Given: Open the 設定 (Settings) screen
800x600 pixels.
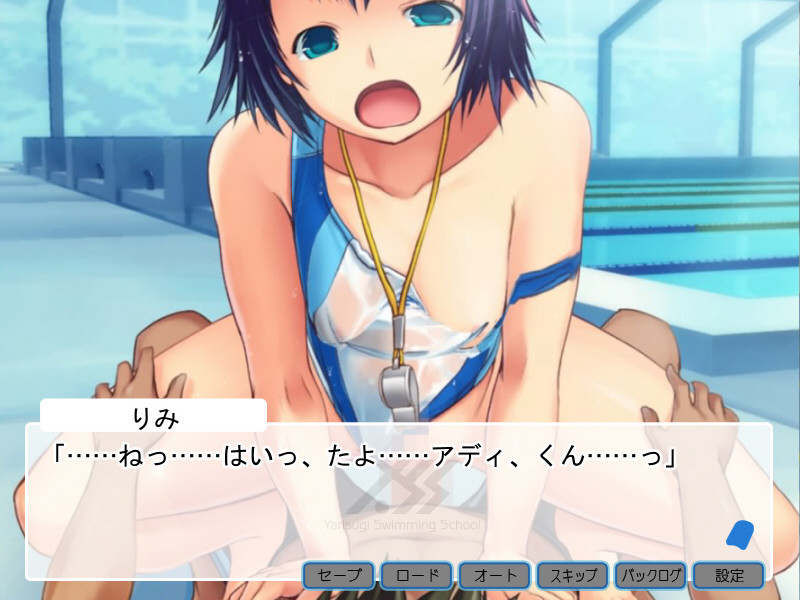Looking at the screenshot, I should (729, 576).
